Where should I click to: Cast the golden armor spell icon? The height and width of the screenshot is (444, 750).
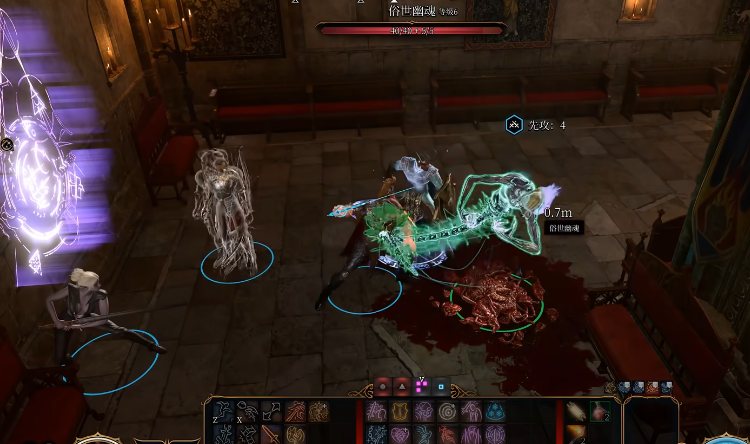pyautogui.click(x=399, y=411)
